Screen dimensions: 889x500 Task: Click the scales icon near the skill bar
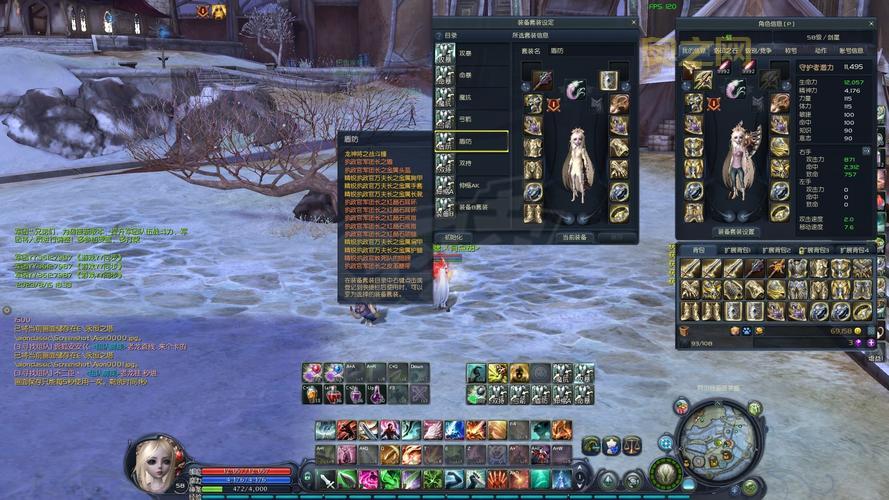point(631,445)
